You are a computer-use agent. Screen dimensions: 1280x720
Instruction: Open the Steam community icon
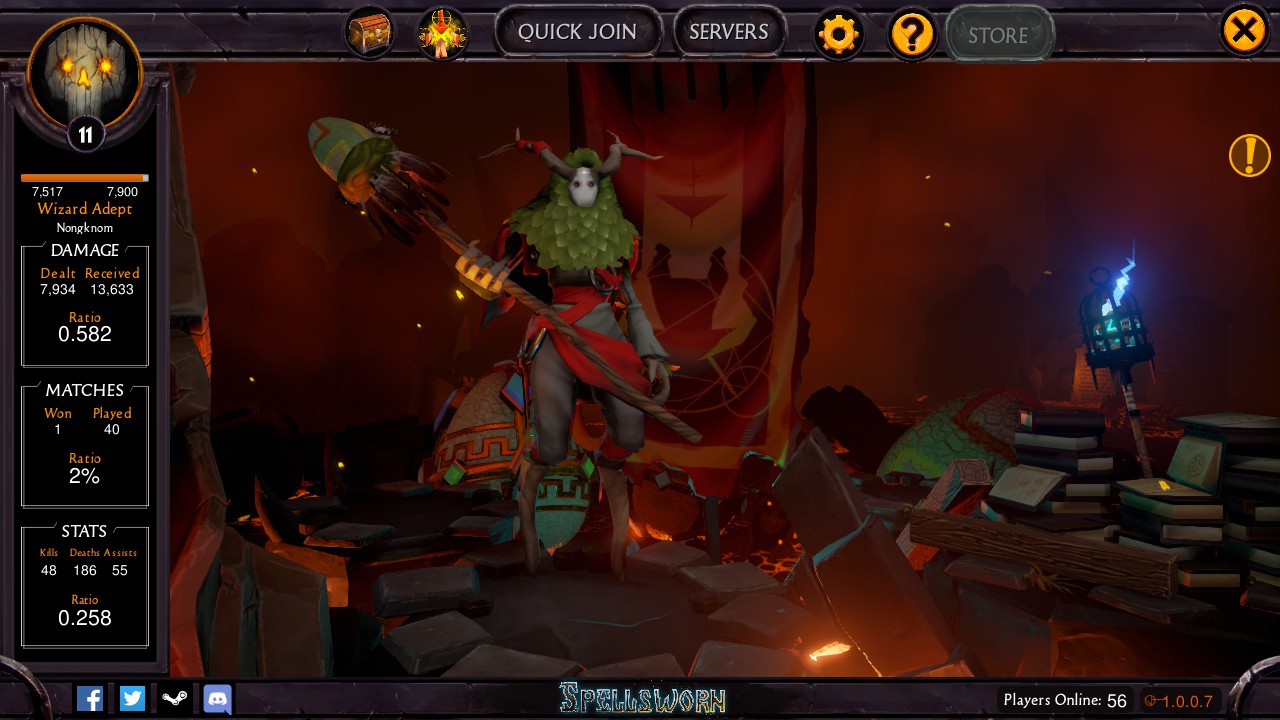(174, 698)
